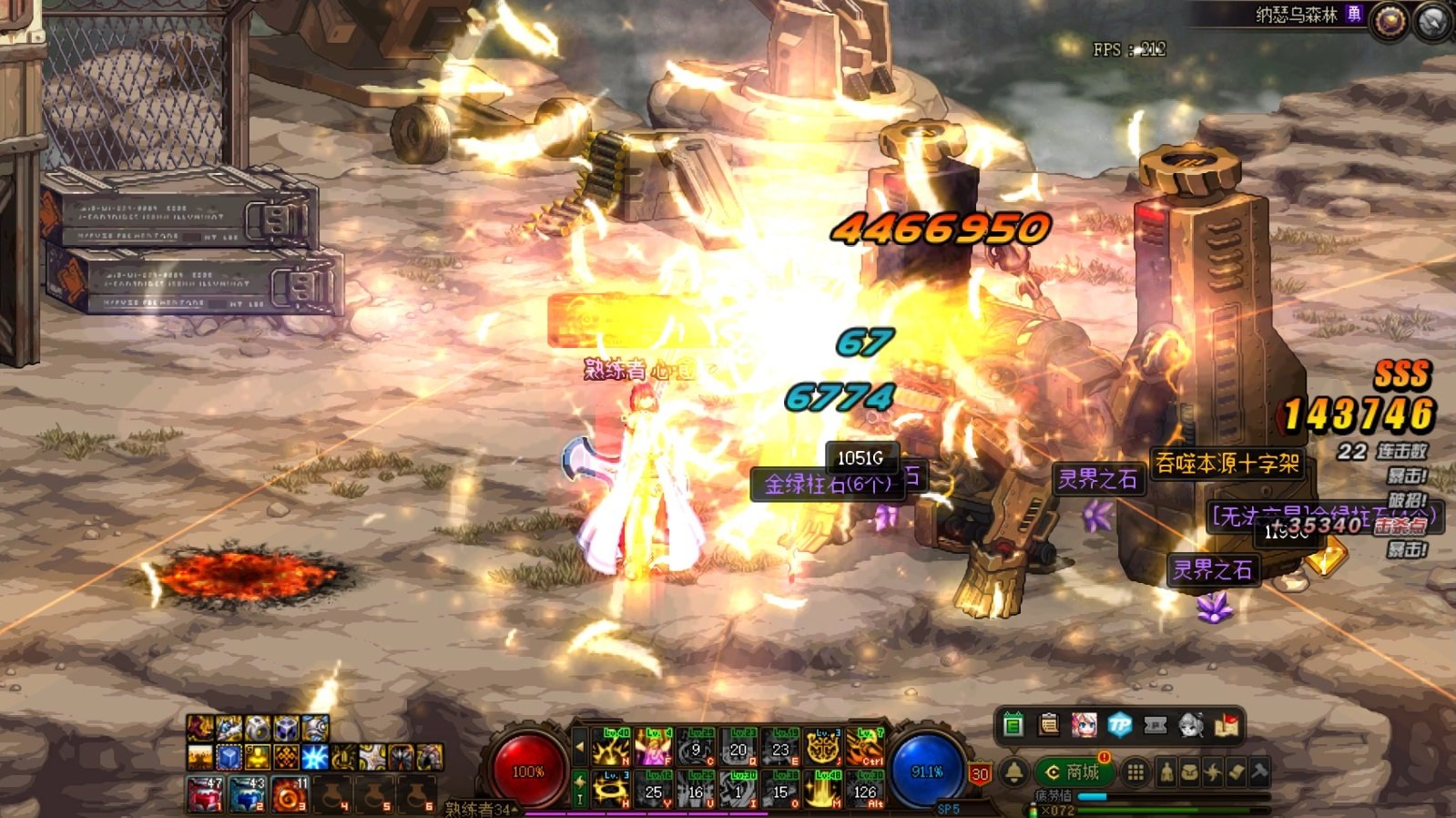Open the clipboard quest list icon
Viewport: 1456px width, 818px height.
click(x=1049, y=725)
